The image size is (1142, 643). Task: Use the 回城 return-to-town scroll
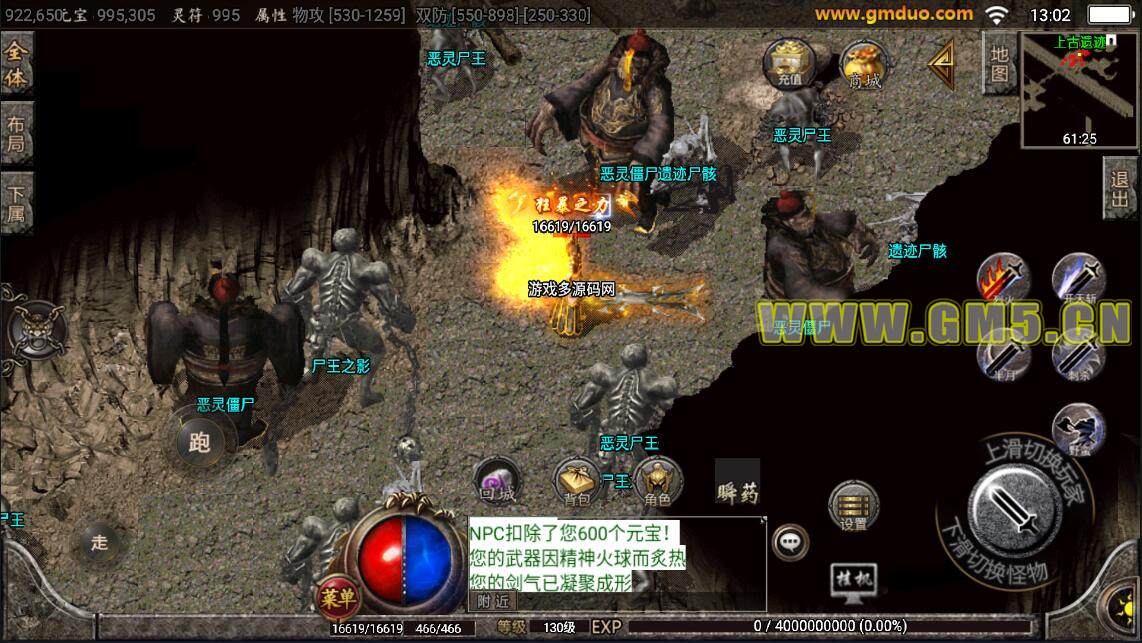[497, 482]
